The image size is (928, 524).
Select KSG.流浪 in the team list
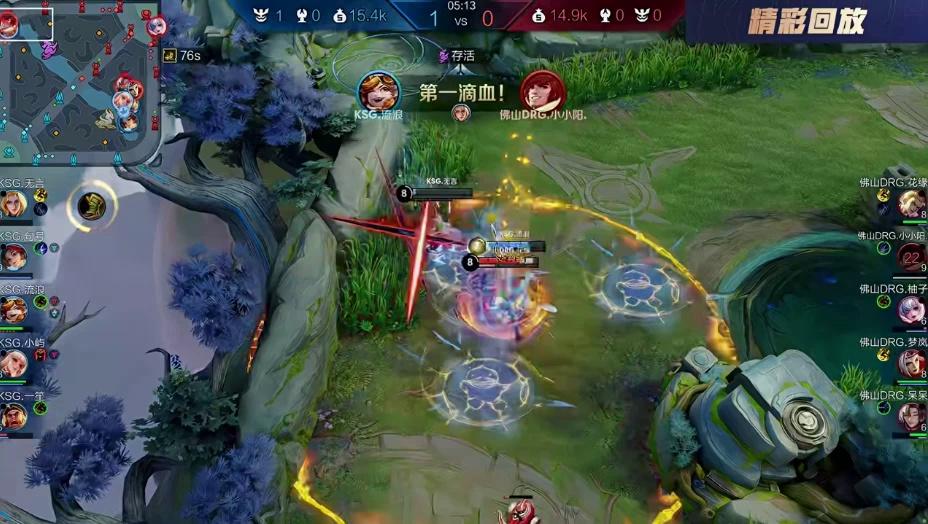click(14, 310)
